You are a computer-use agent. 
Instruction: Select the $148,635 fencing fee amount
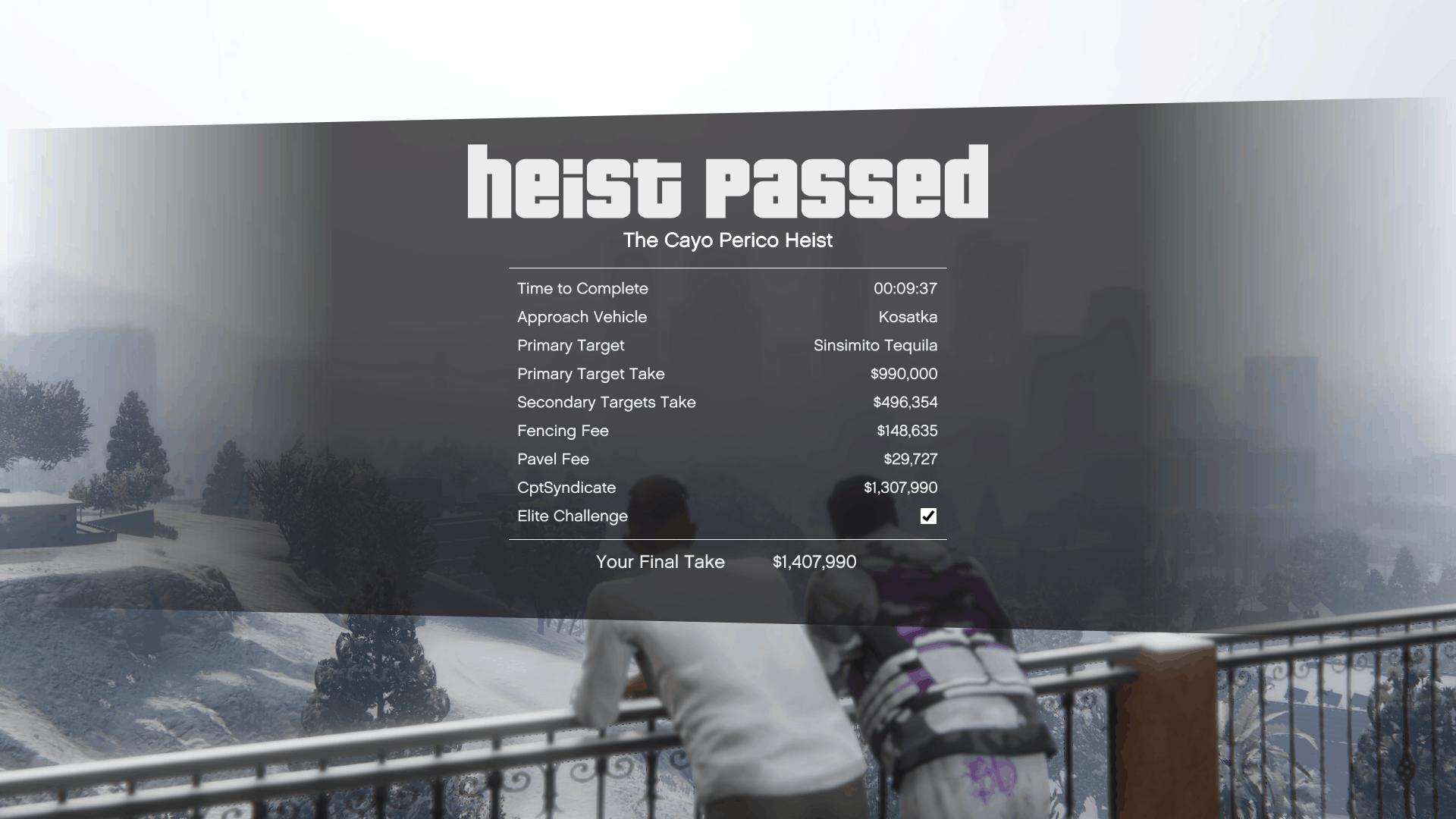coord(906,431)
